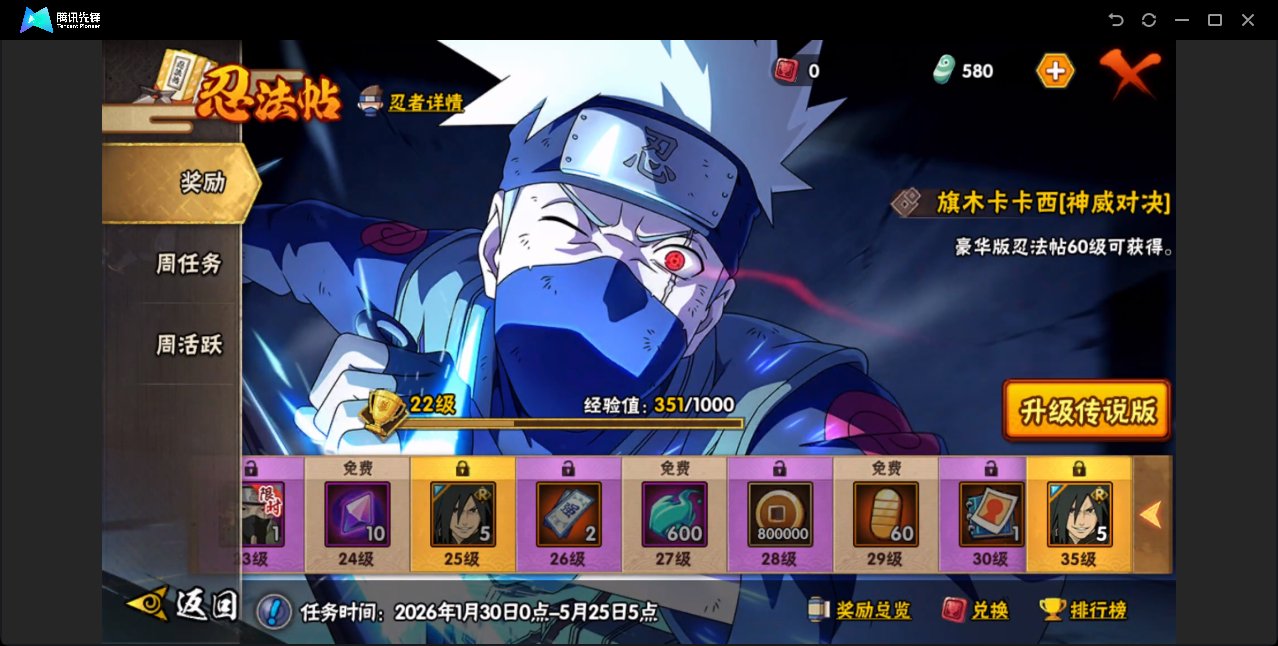Claim the level 29 free 60 reward
Screen dimensions: 1278x646
pos(886,514)
